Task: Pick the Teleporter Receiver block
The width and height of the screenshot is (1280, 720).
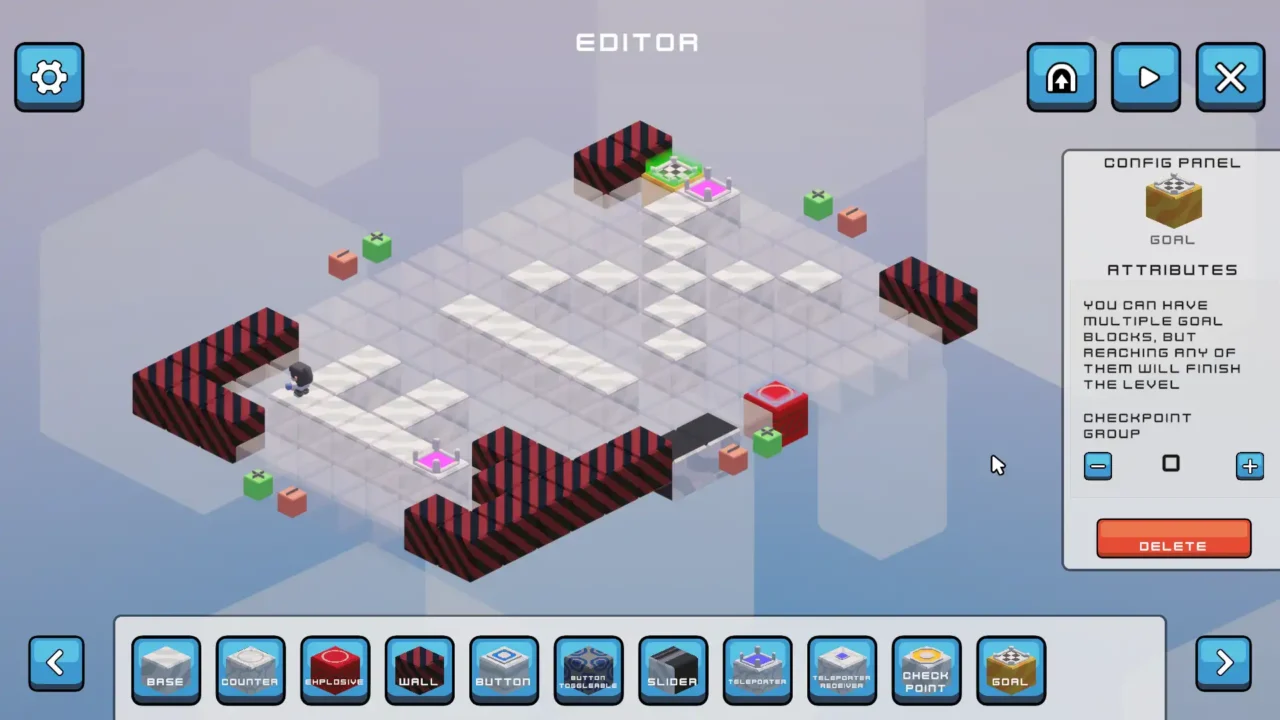Action: click(x=842, y=669)
